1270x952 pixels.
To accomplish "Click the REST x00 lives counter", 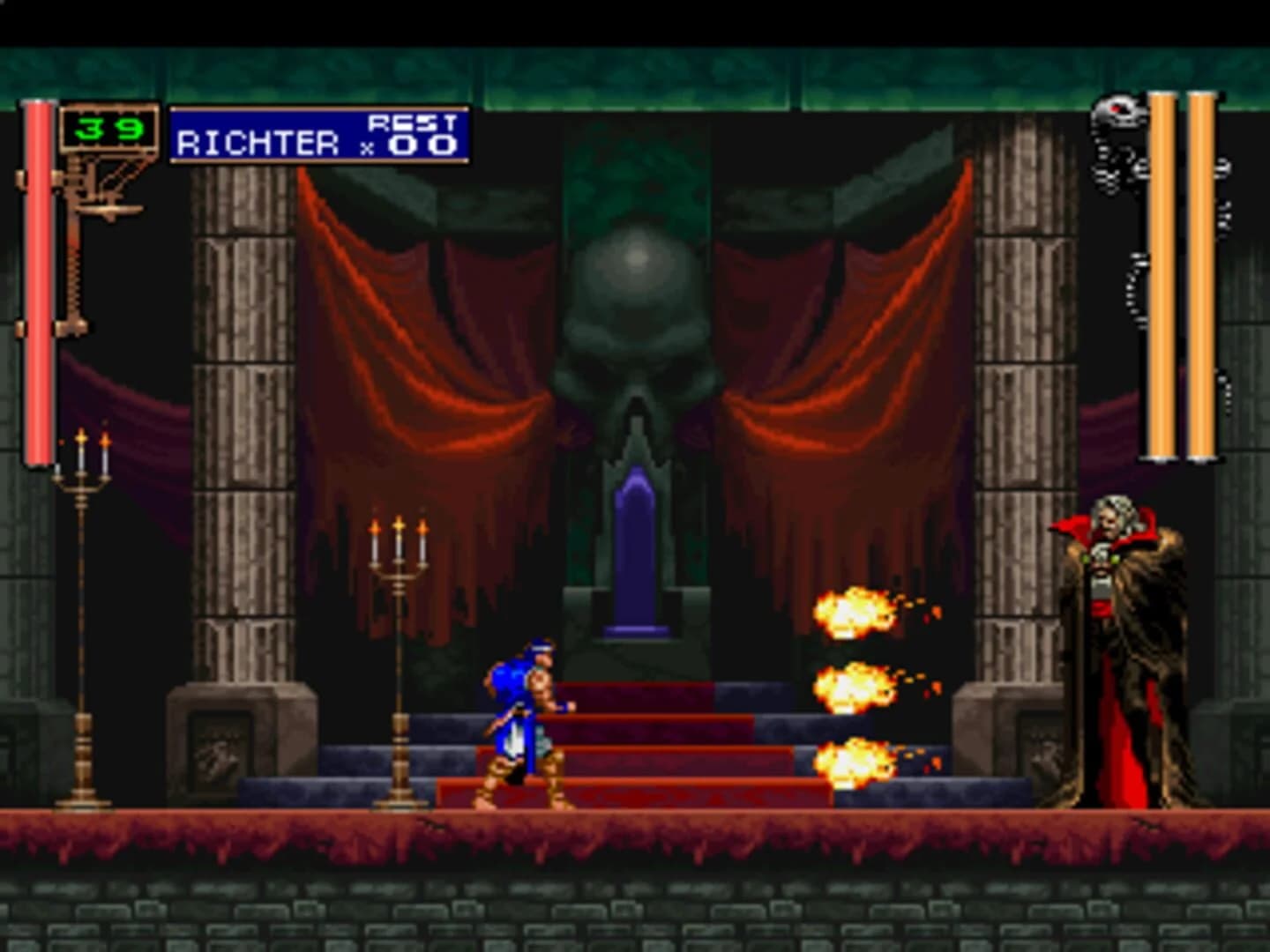I will (415, 137).
